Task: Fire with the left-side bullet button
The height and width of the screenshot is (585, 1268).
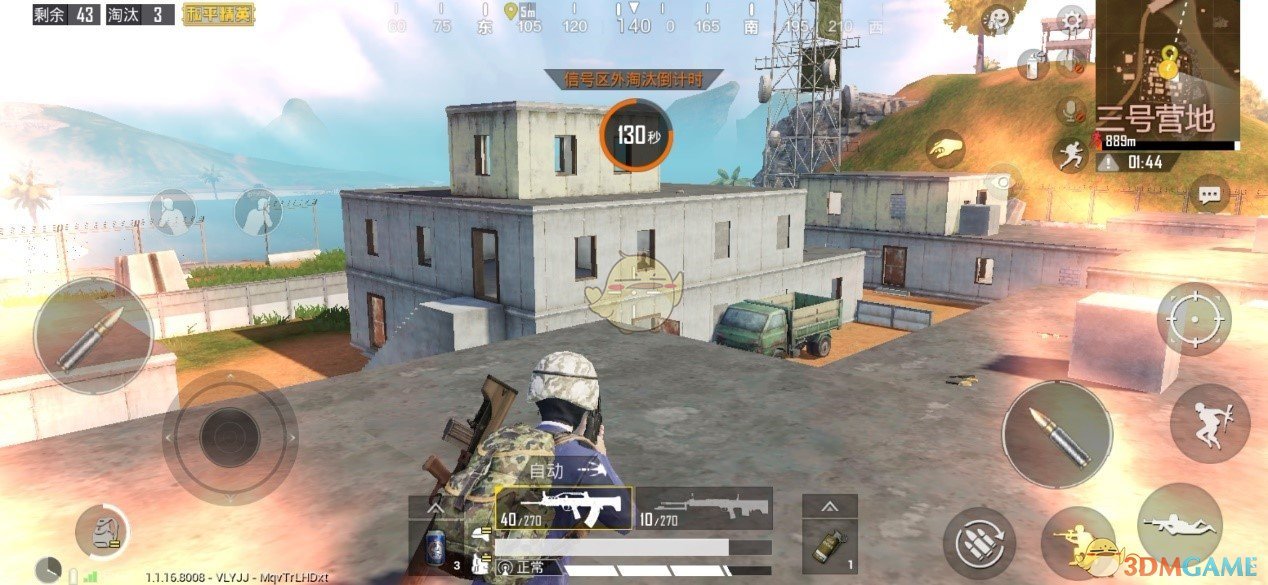Action: 93,336
